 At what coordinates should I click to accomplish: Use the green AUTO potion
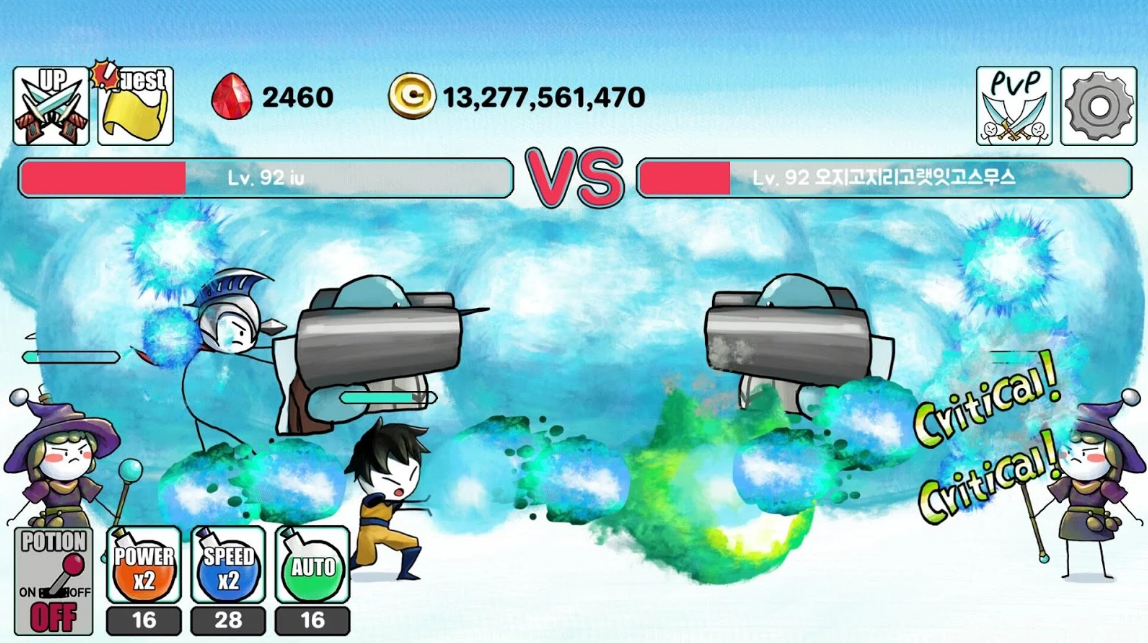tap(312, 566)
